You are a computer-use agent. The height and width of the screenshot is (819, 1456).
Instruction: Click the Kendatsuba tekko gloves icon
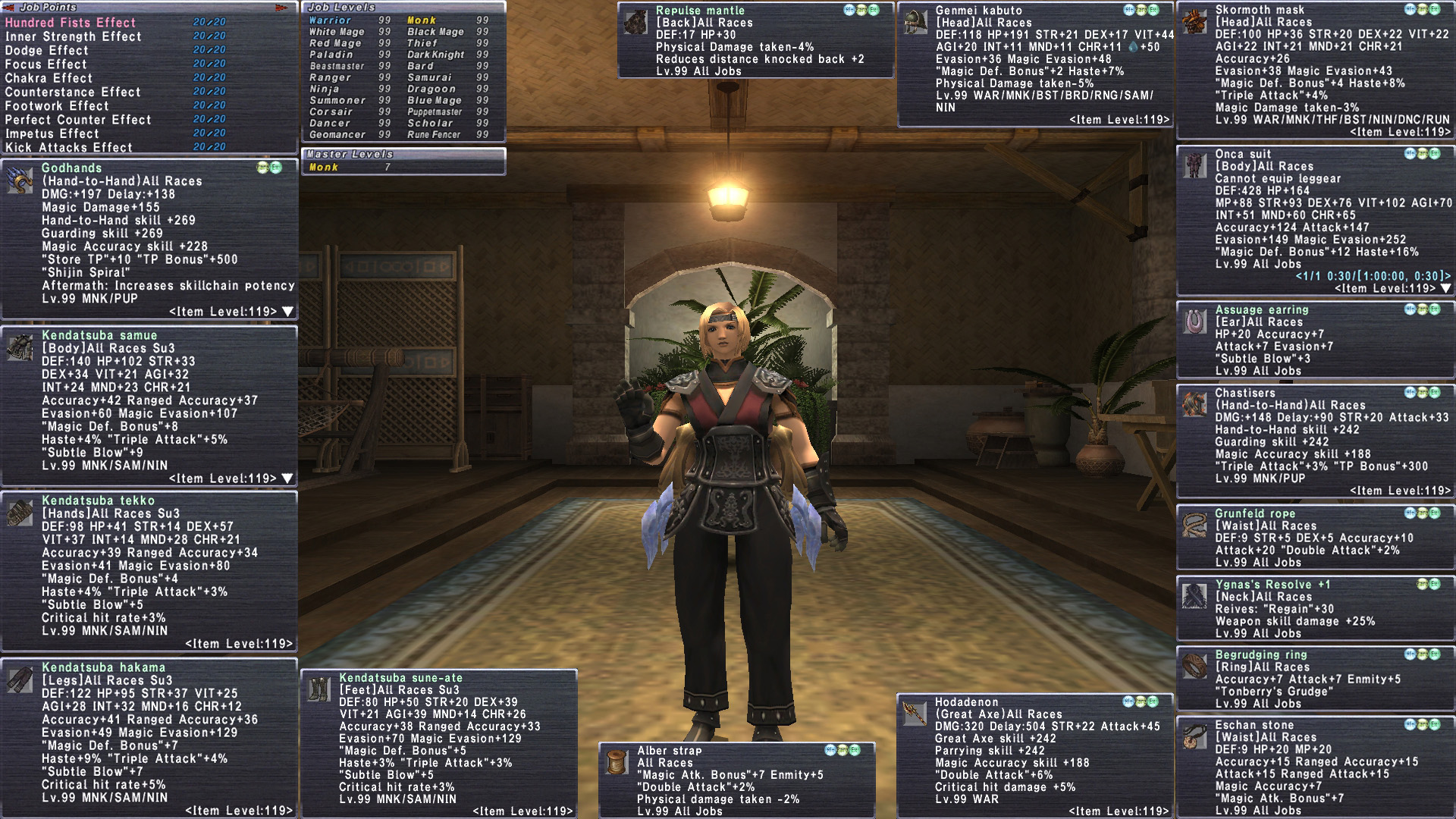click(20, 513)
